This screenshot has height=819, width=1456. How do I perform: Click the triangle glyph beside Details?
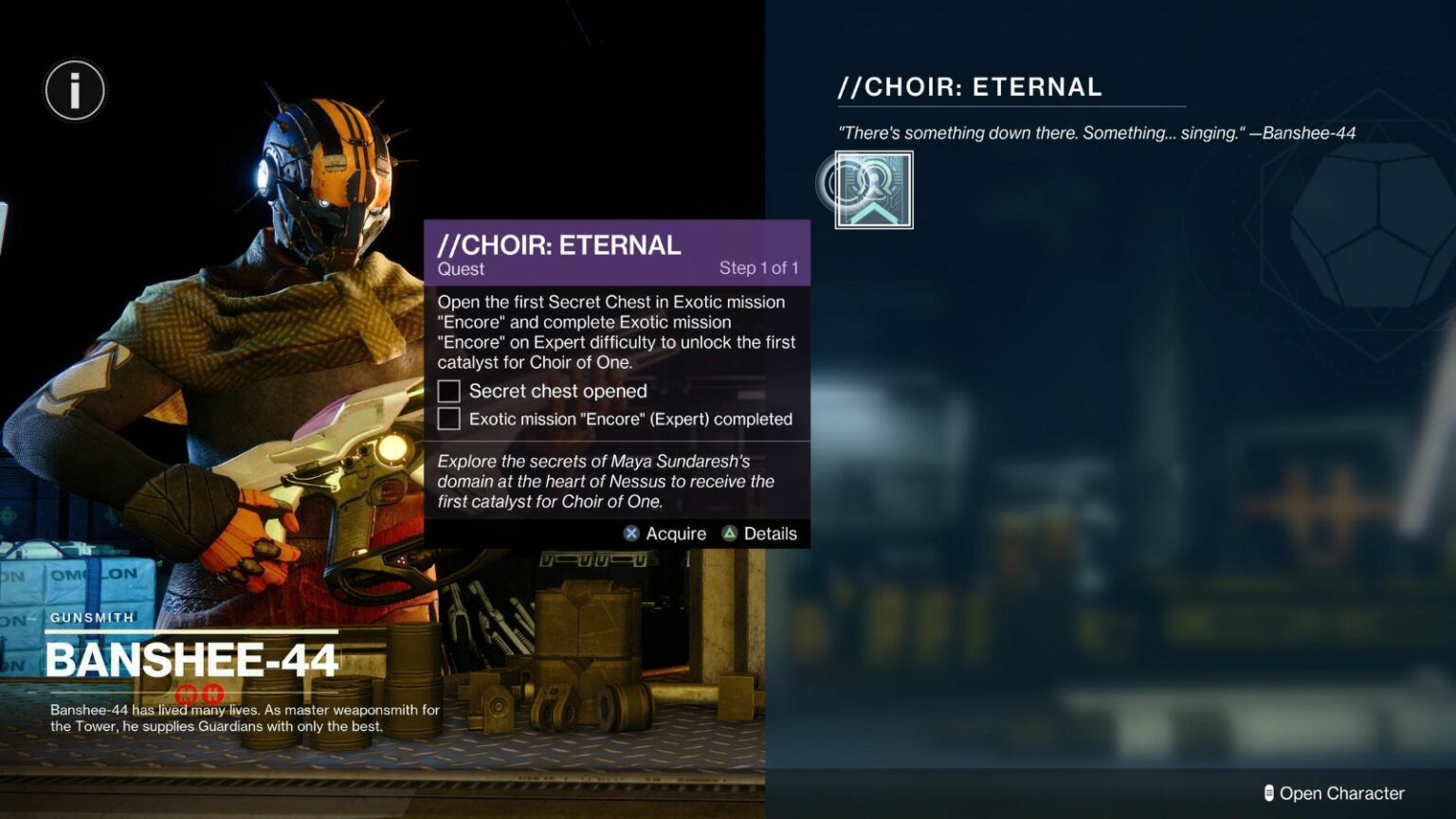coord(731,533)
